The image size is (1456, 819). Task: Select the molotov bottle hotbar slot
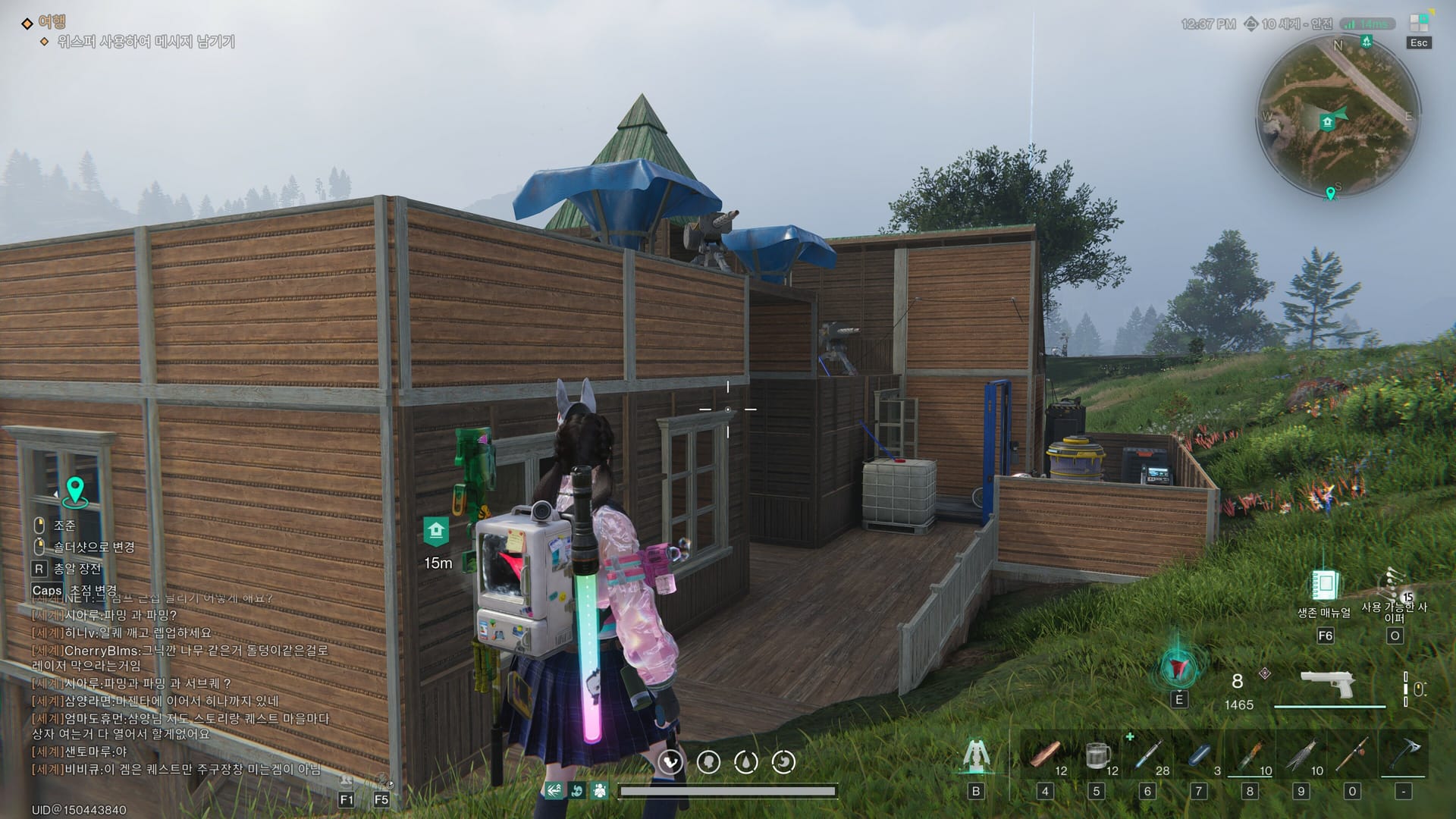1250,755
